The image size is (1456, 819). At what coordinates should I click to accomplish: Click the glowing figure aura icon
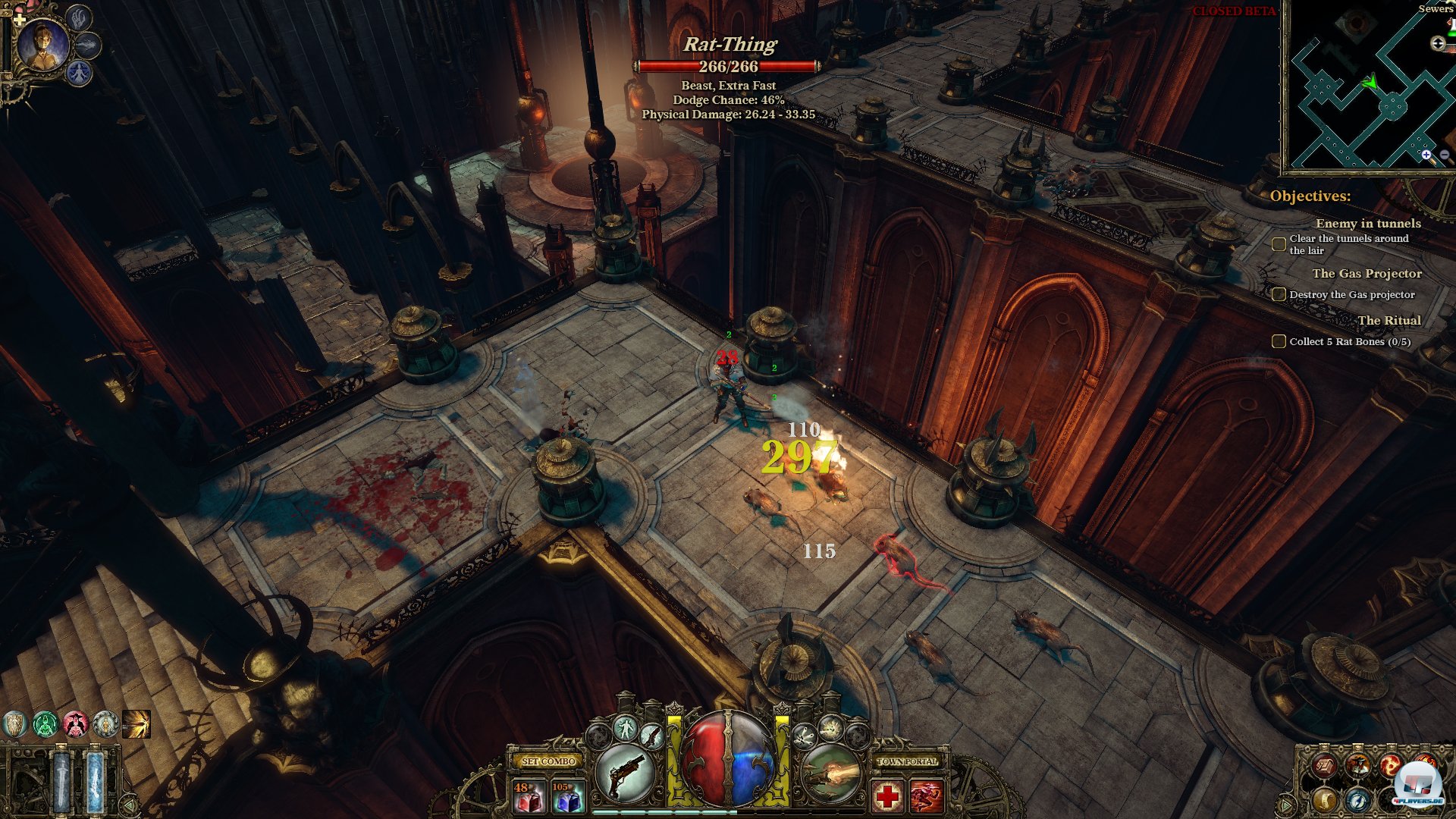[626, 729]
